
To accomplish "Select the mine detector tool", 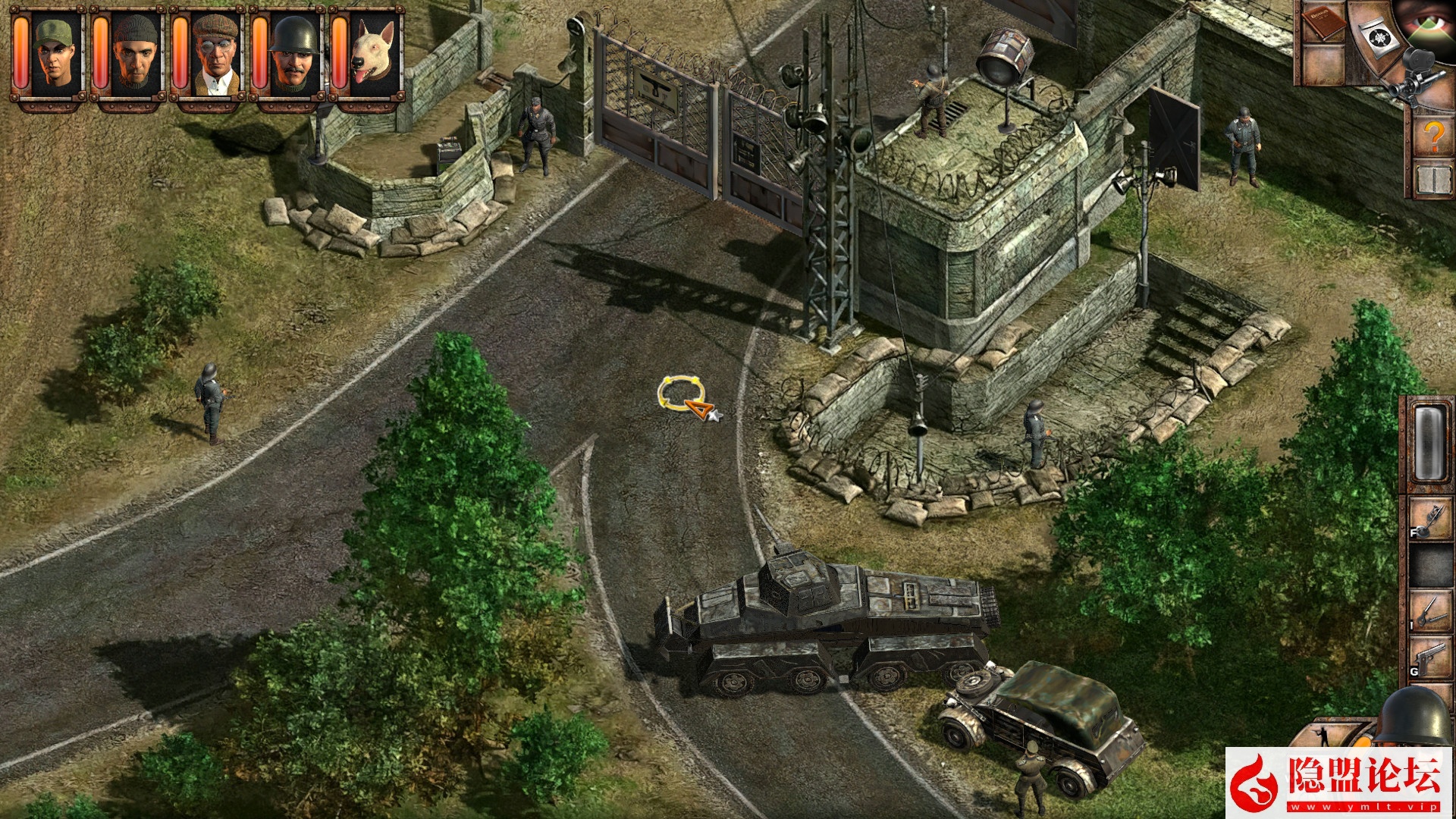I will [x=1430, y=519].
